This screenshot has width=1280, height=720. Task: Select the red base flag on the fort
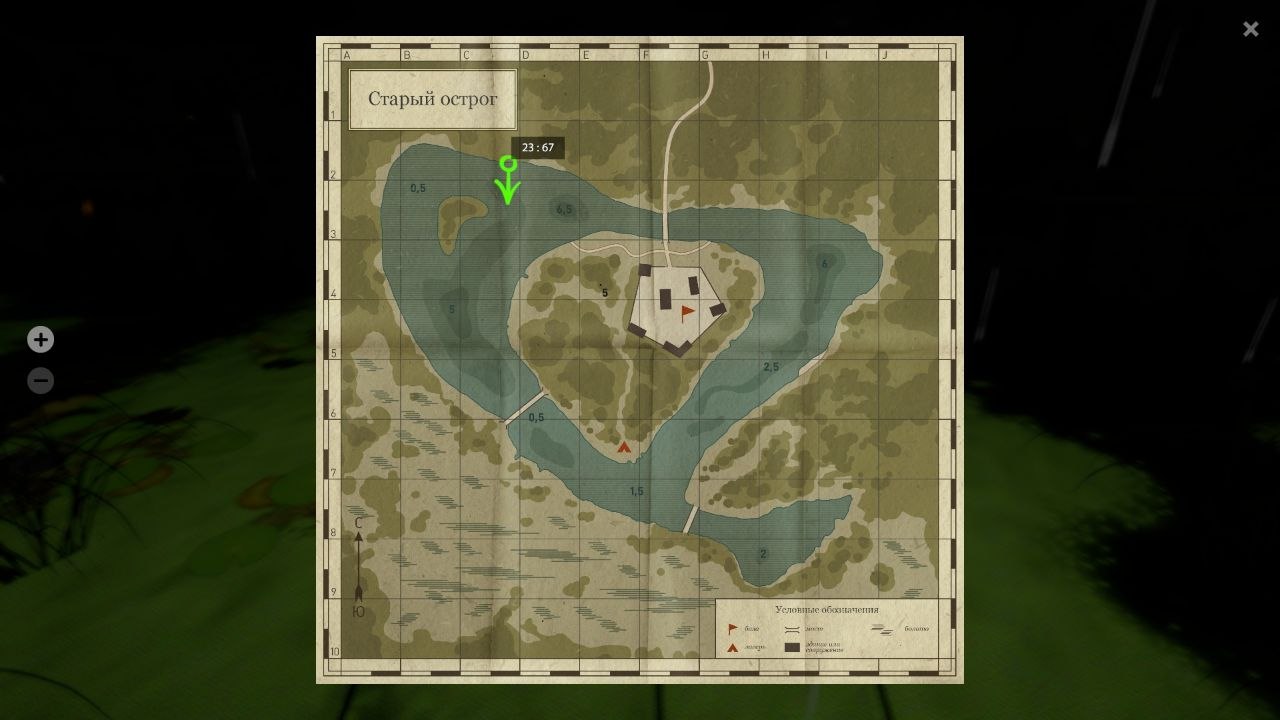click(x=686, y=310)
